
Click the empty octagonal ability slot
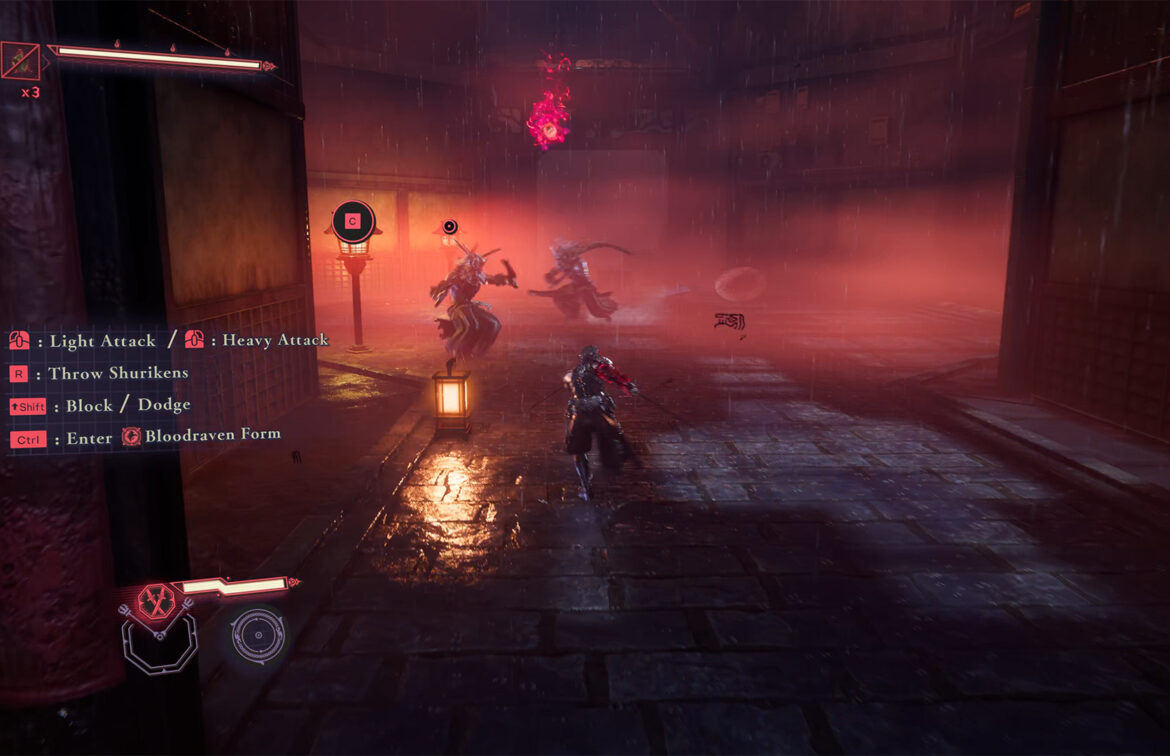[x=158, y=641]
